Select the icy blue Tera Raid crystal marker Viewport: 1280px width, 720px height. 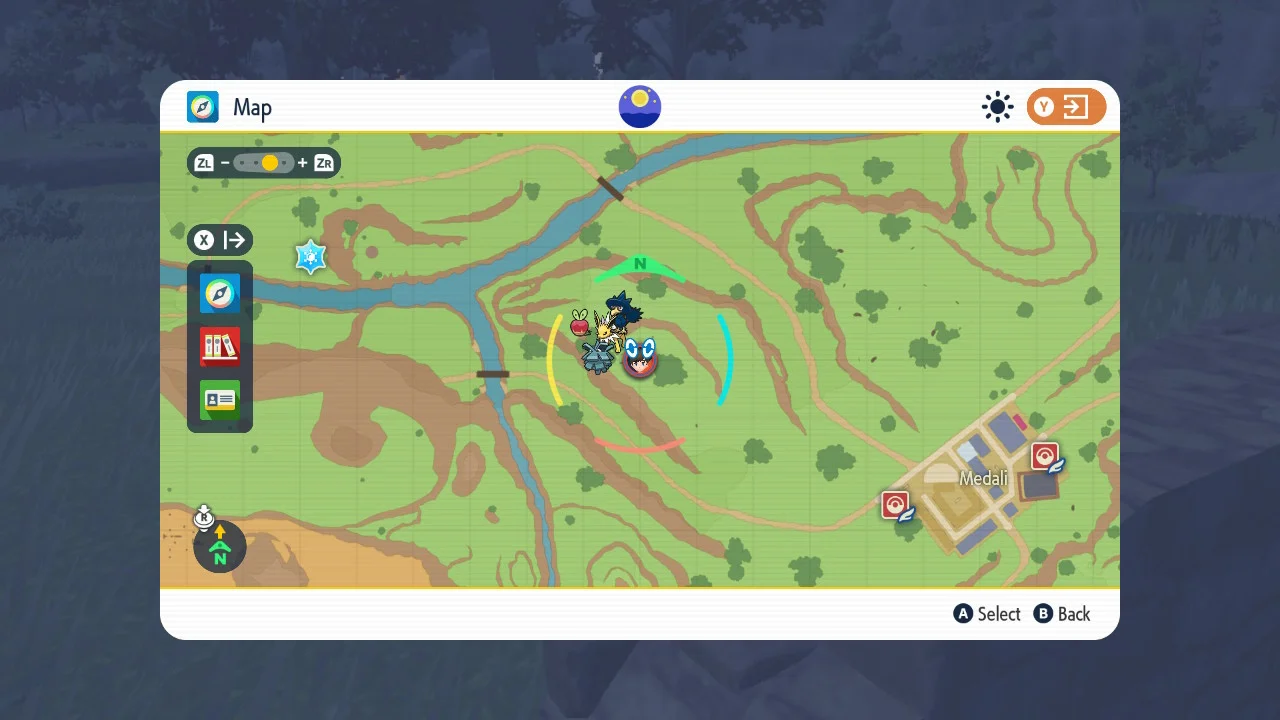click(x=311, y=257)
